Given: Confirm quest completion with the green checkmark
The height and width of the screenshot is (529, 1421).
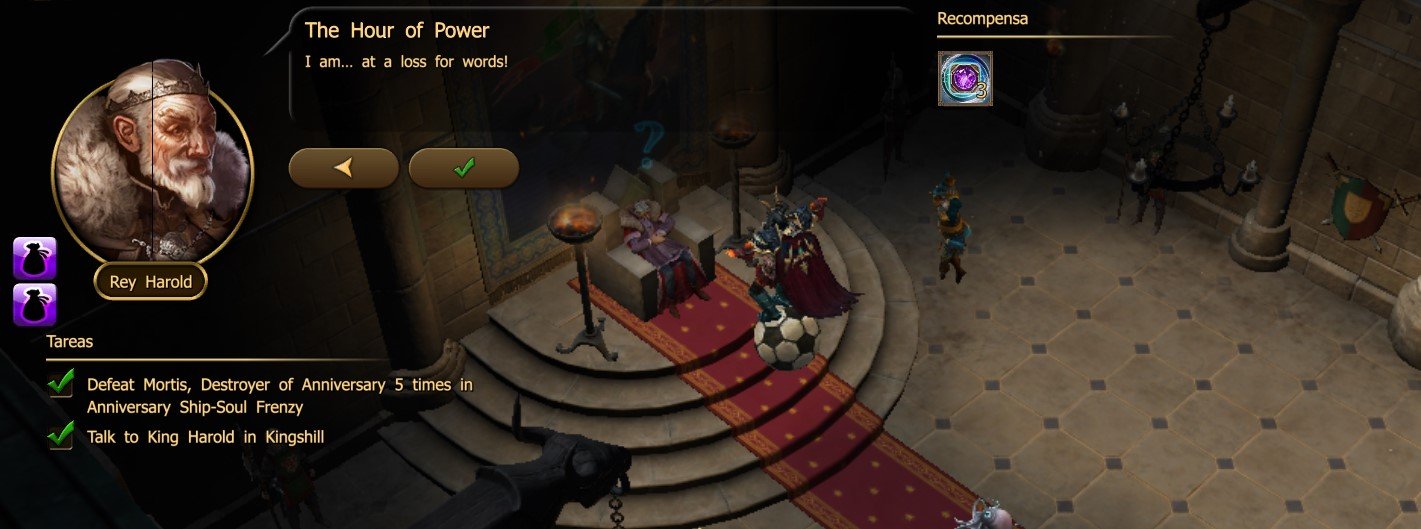Looking at the screenshot, I should click(463, 168).
